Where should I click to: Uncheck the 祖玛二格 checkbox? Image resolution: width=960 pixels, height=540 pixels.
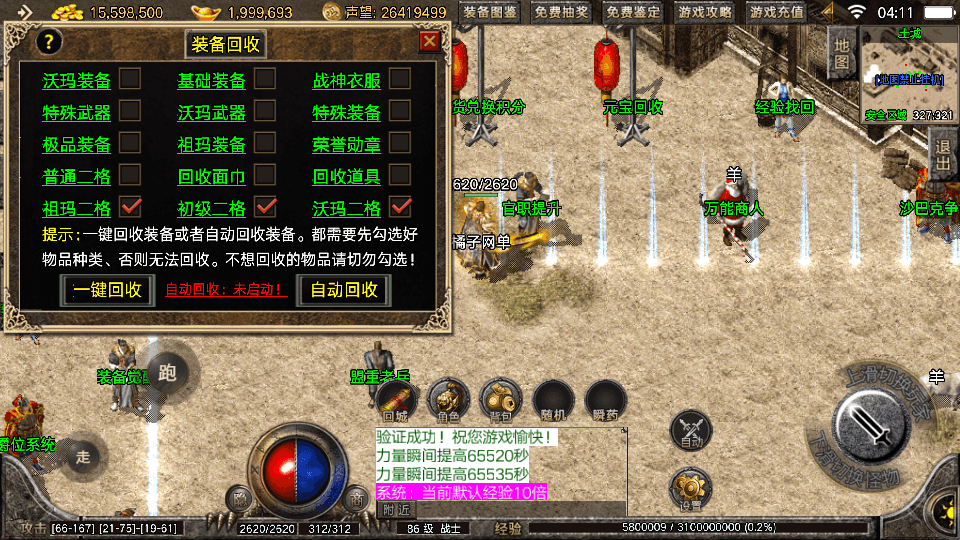pos(130,207)
